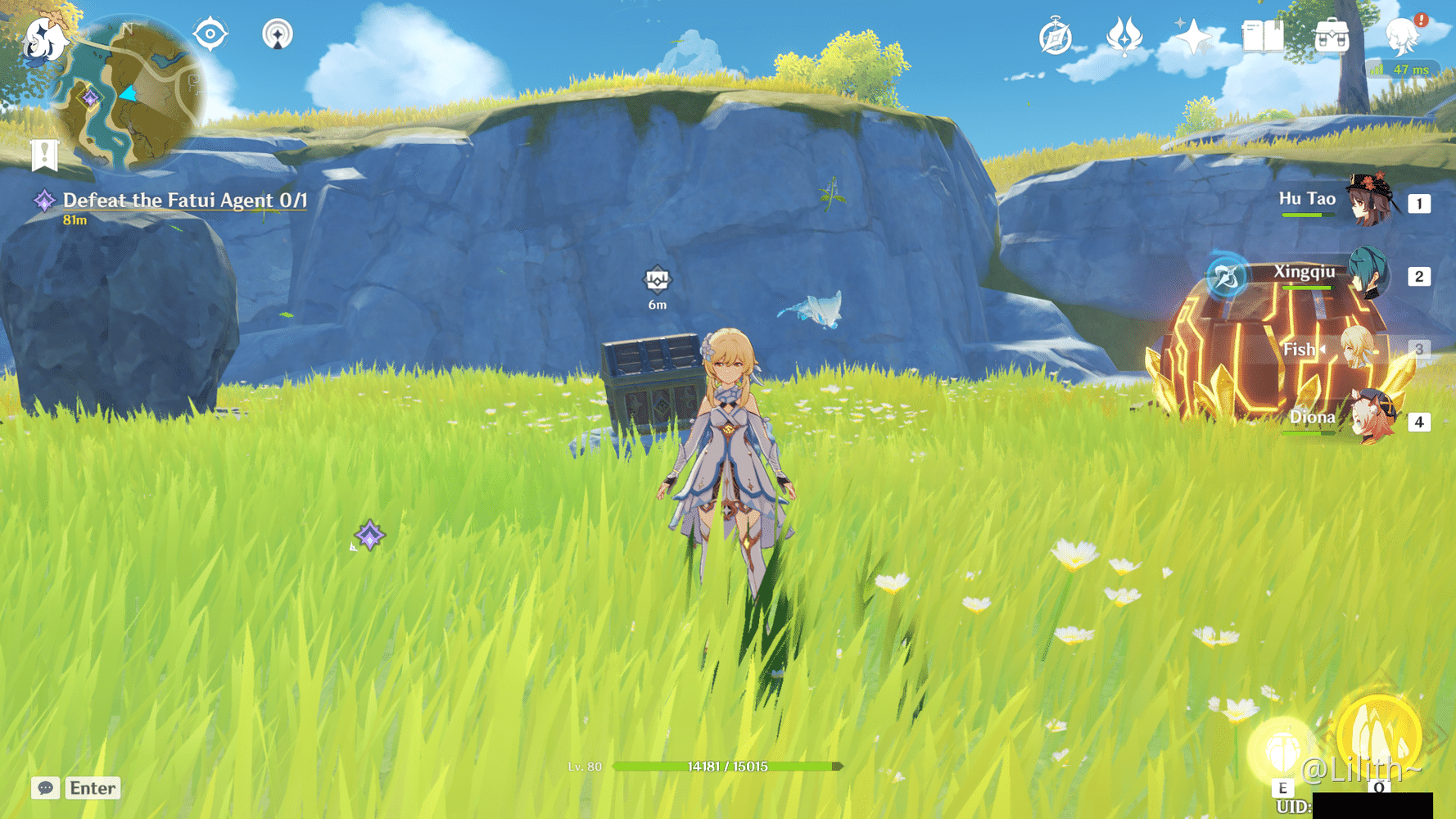Open the Wish screen via the star icon

coord(1193,34)
